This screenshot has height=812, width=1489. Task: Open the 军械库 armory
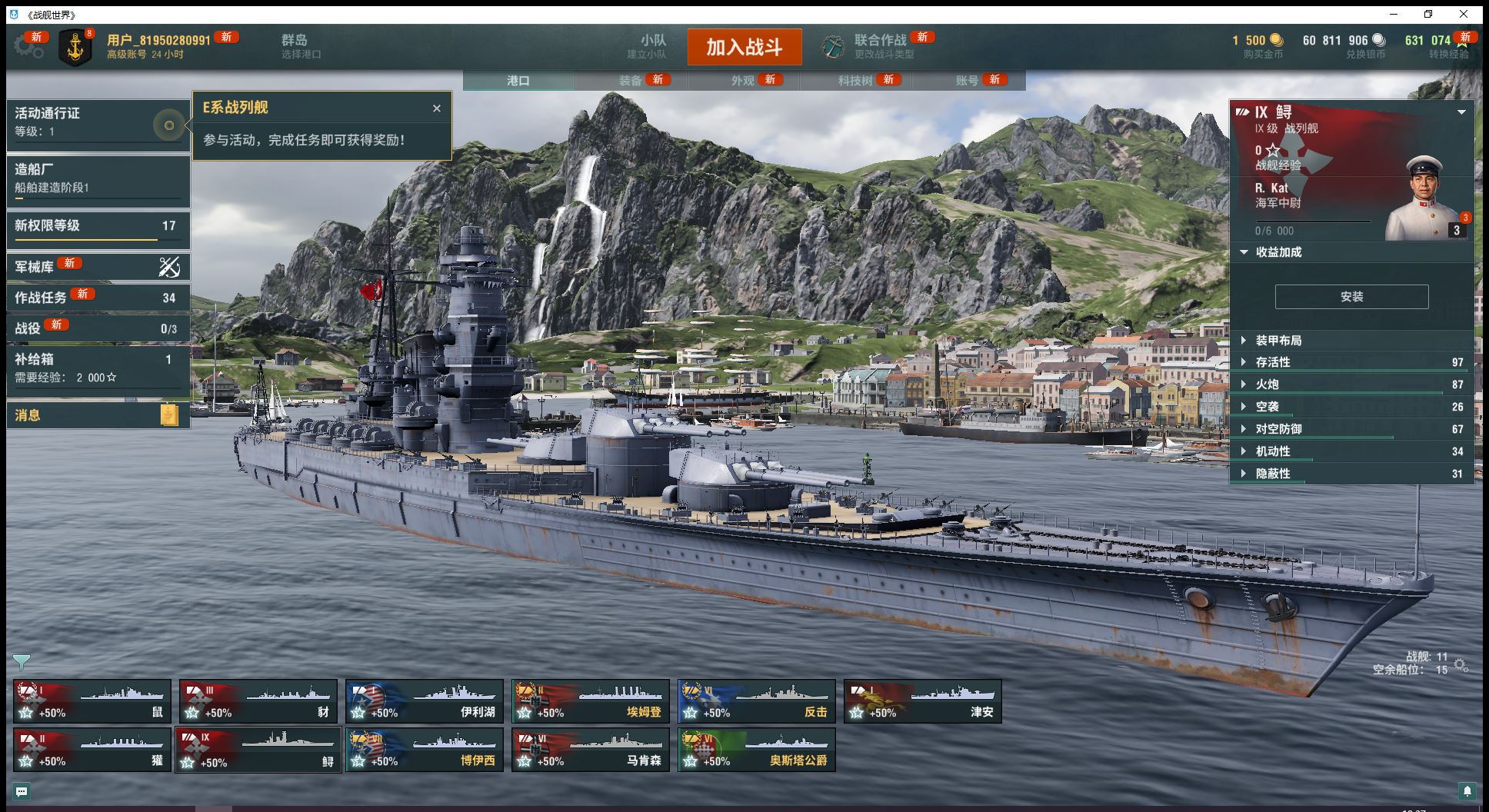[x=98, y=267]
